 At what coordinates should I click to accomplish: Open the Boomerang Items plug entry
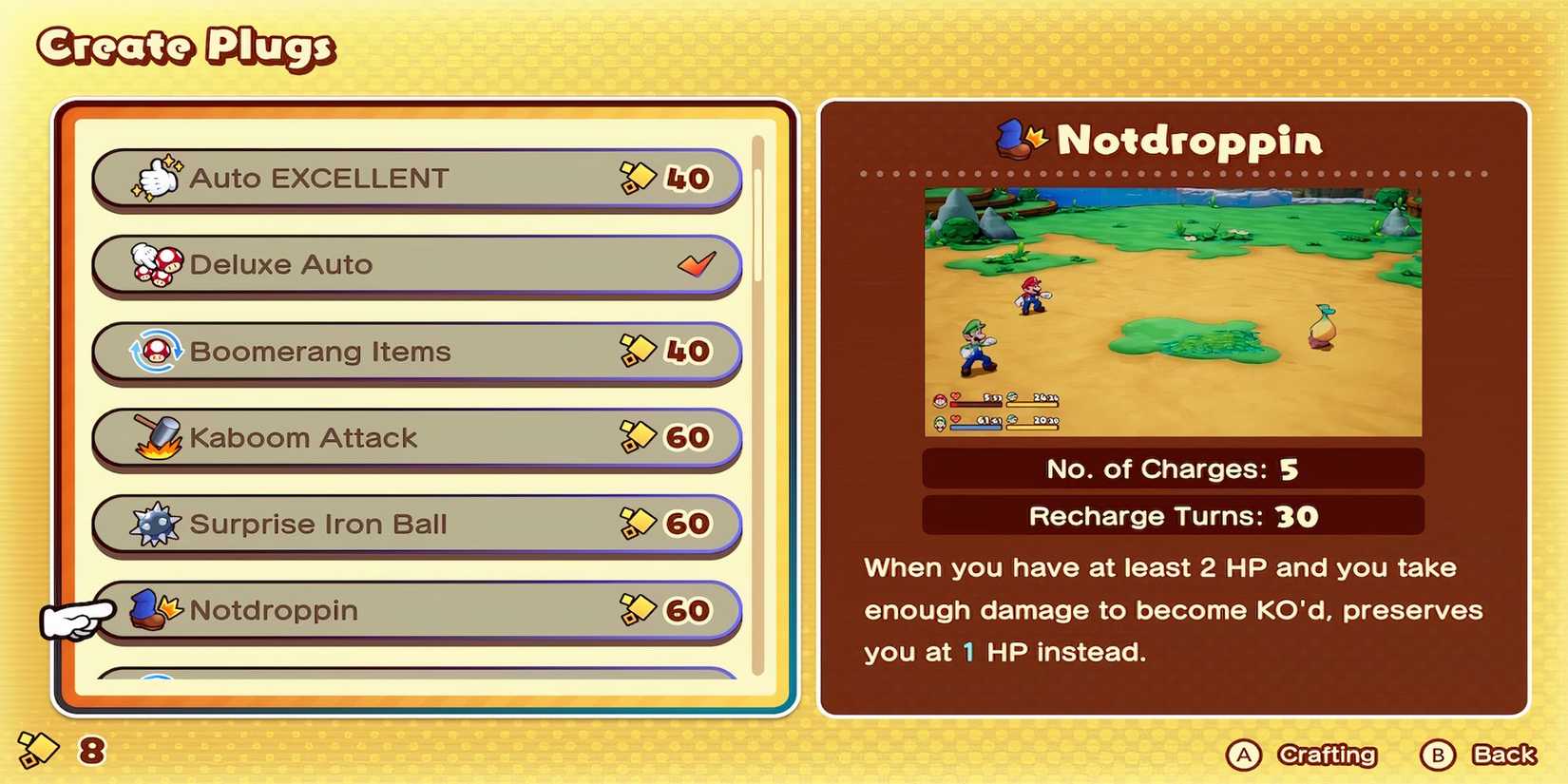pos(418,349)
